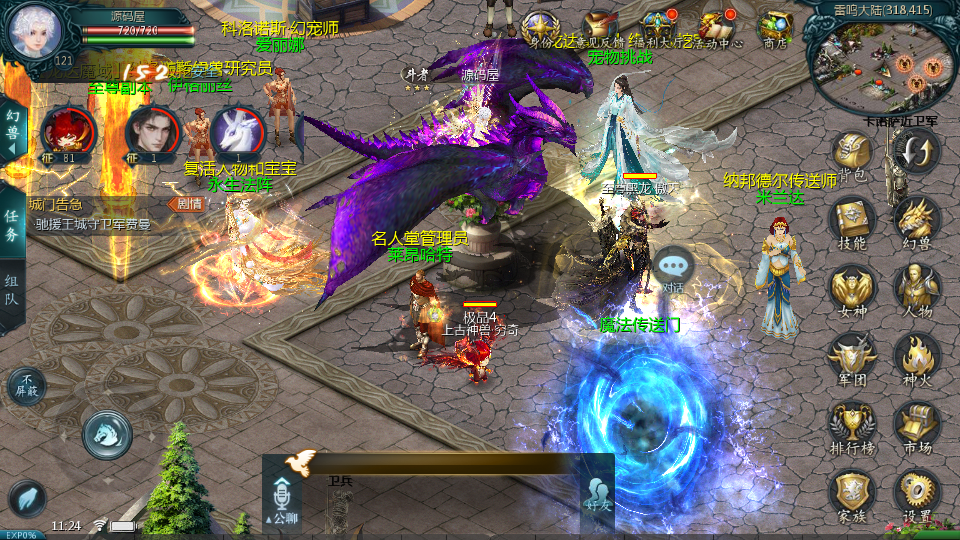960x540 pixels.
Task: Switch to the 任务 quest tab
Action: coord(12,227)
